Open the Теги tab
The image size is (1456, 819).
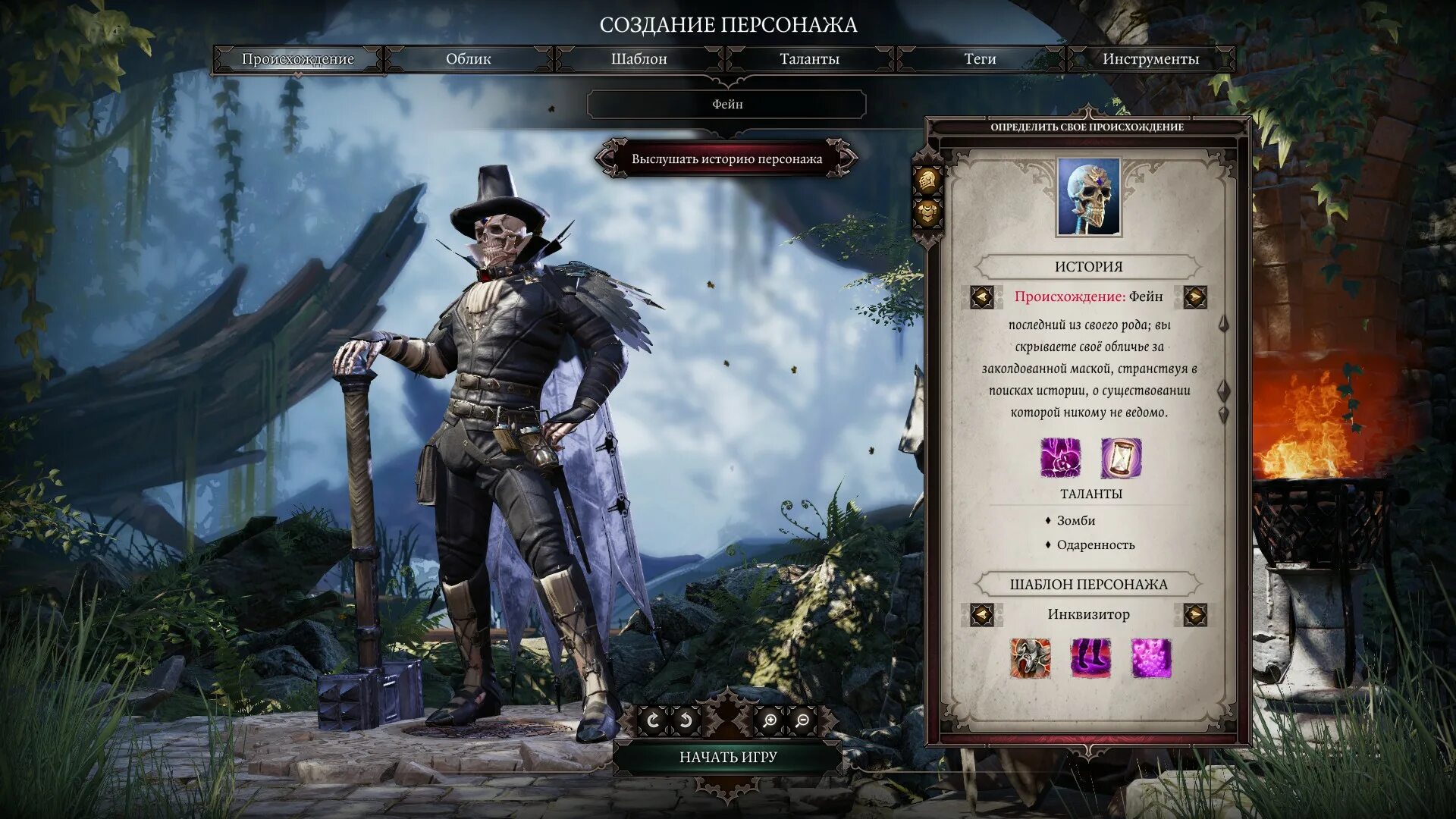[980, 59]
